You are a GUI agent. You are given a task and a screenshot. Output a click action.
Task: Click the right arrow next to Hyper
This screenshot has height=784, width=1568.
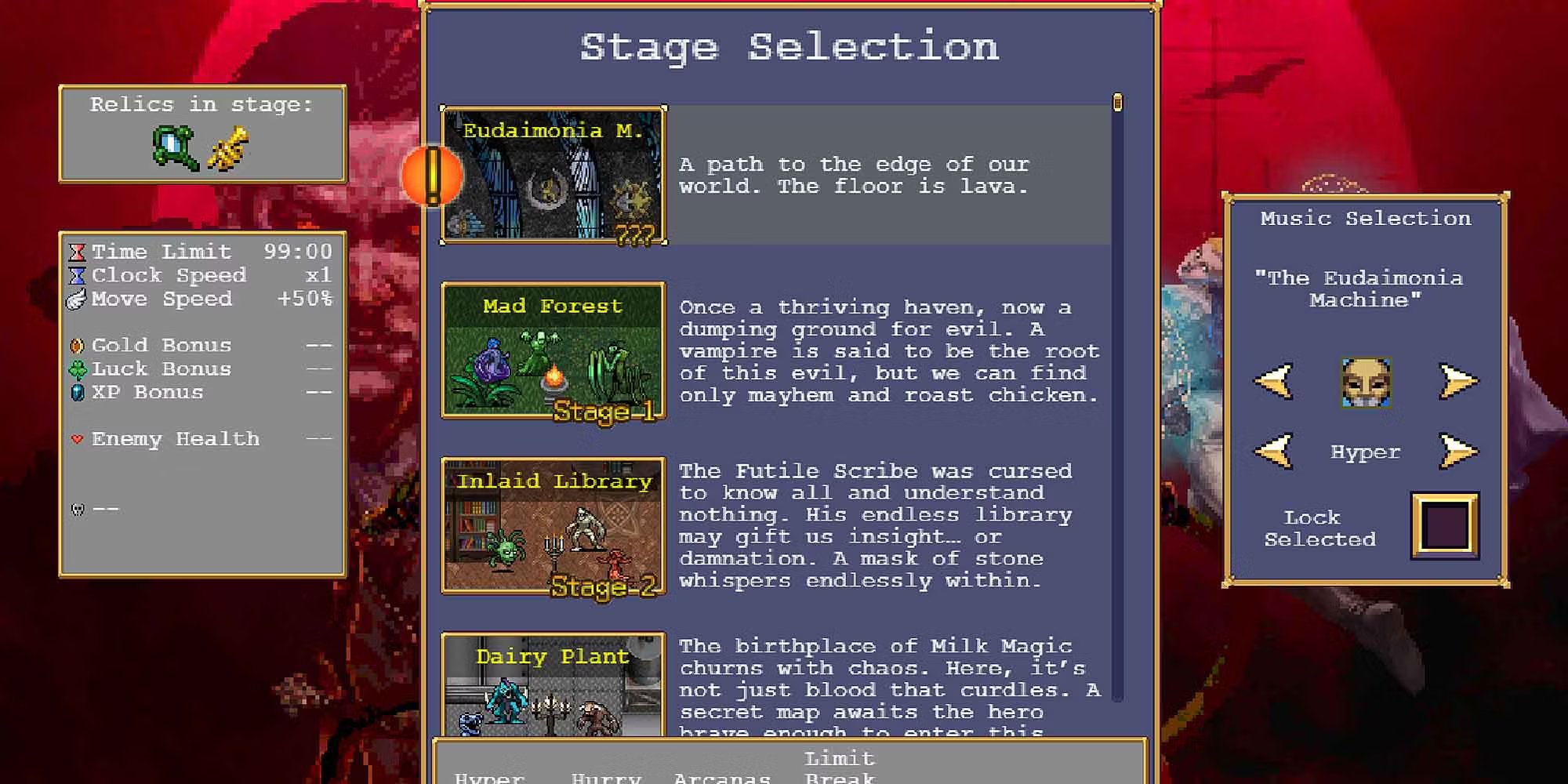click(x=1460, y=452)
